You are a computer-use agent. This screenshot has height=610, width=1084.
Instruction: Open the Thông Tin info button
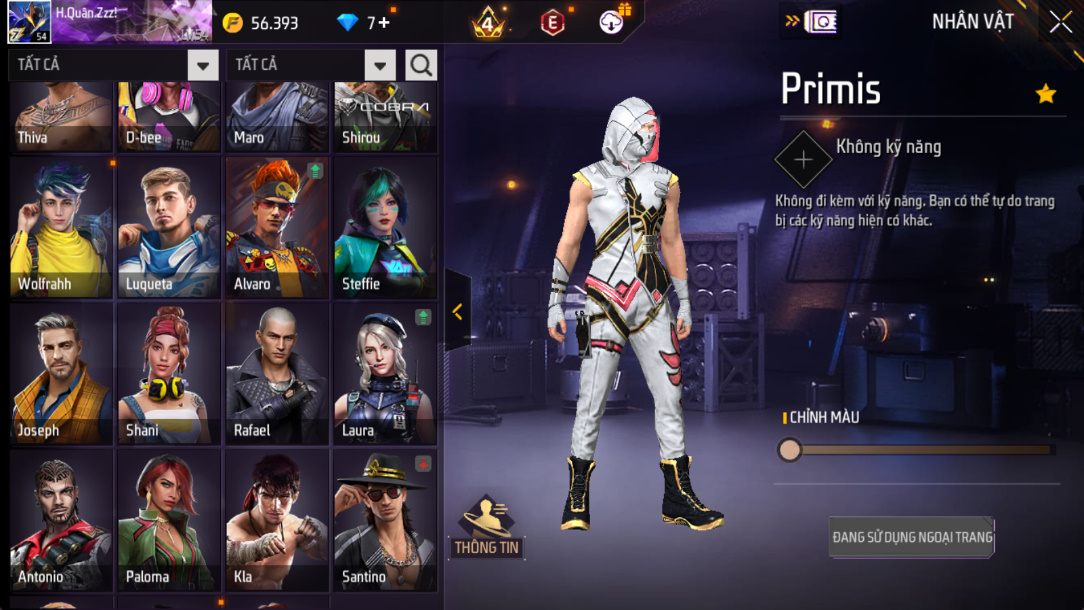click(x=488, y=526)
